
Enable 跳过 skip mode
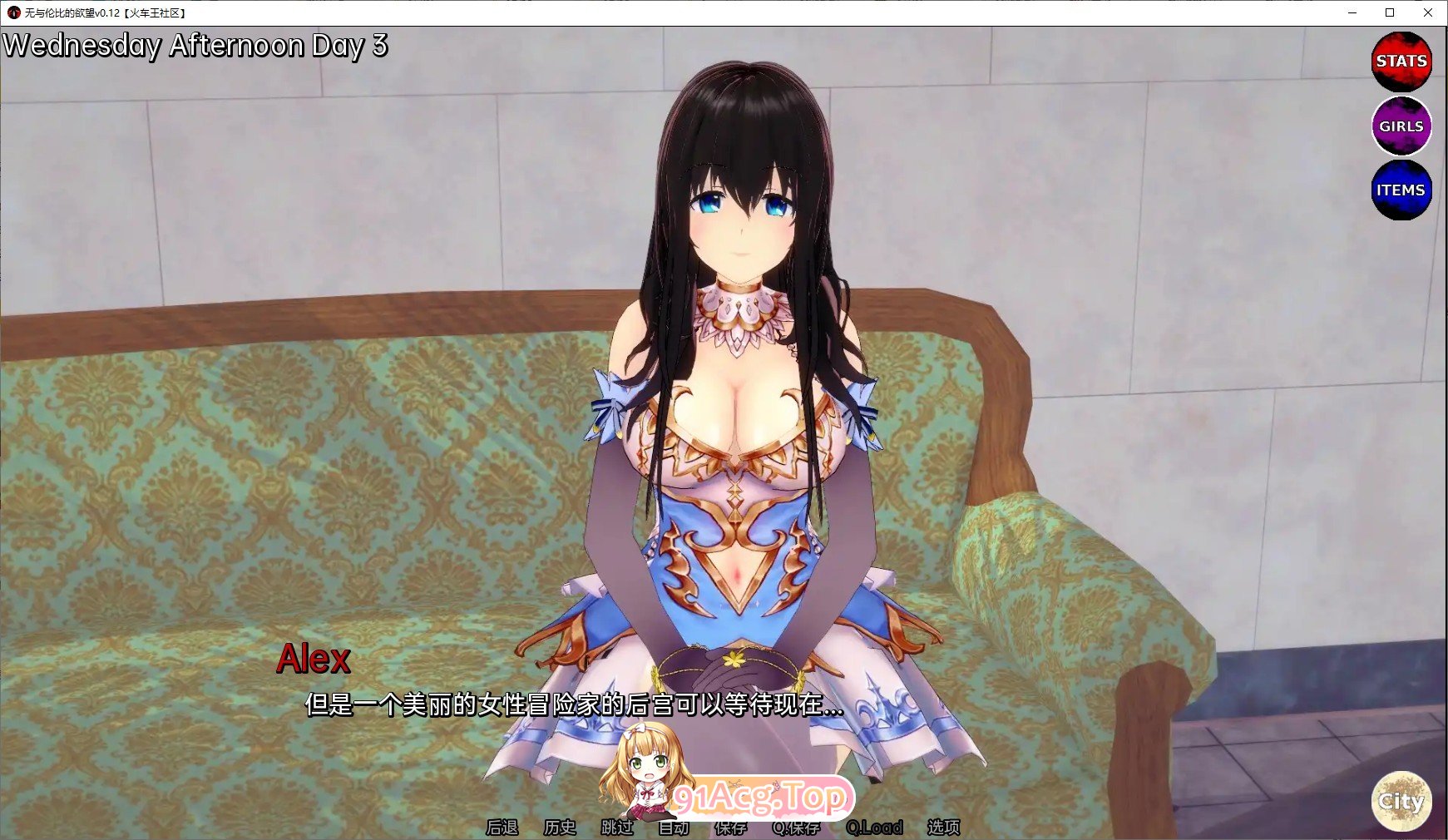[x=616, y=828]
